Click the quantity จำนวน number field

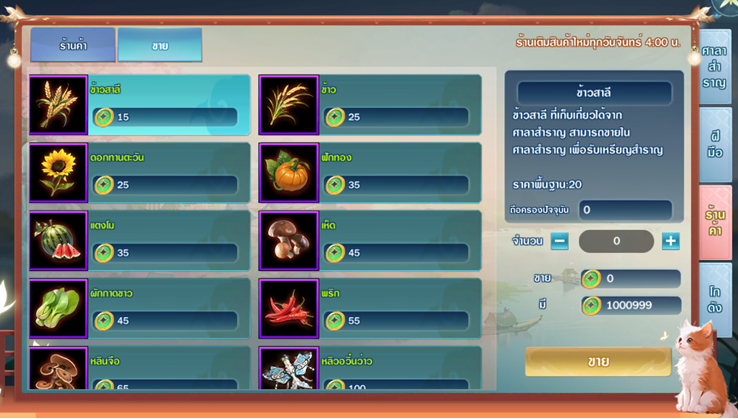[x=616, y=241]
